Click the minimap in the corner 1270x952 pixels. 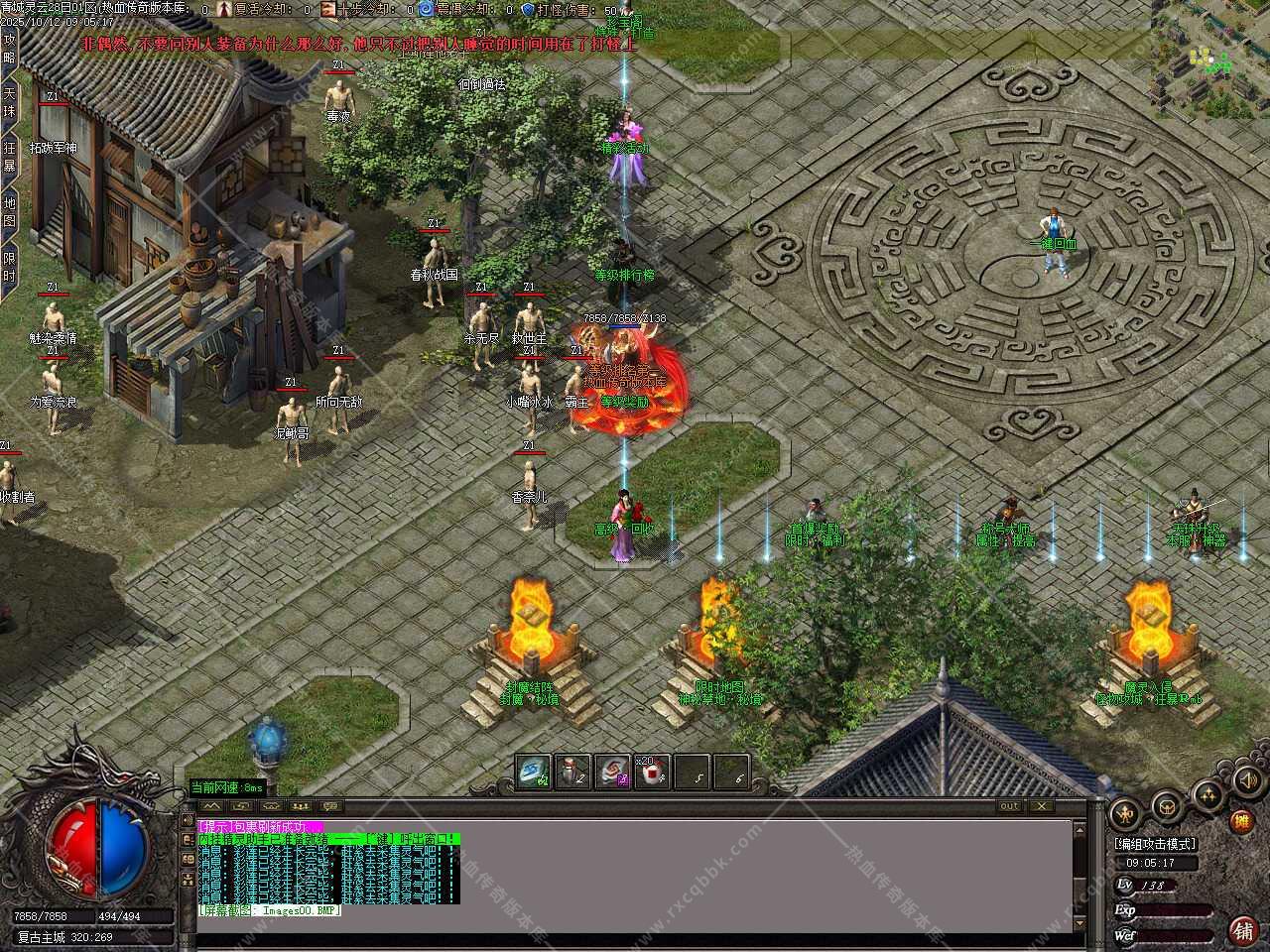[1209, 61]
